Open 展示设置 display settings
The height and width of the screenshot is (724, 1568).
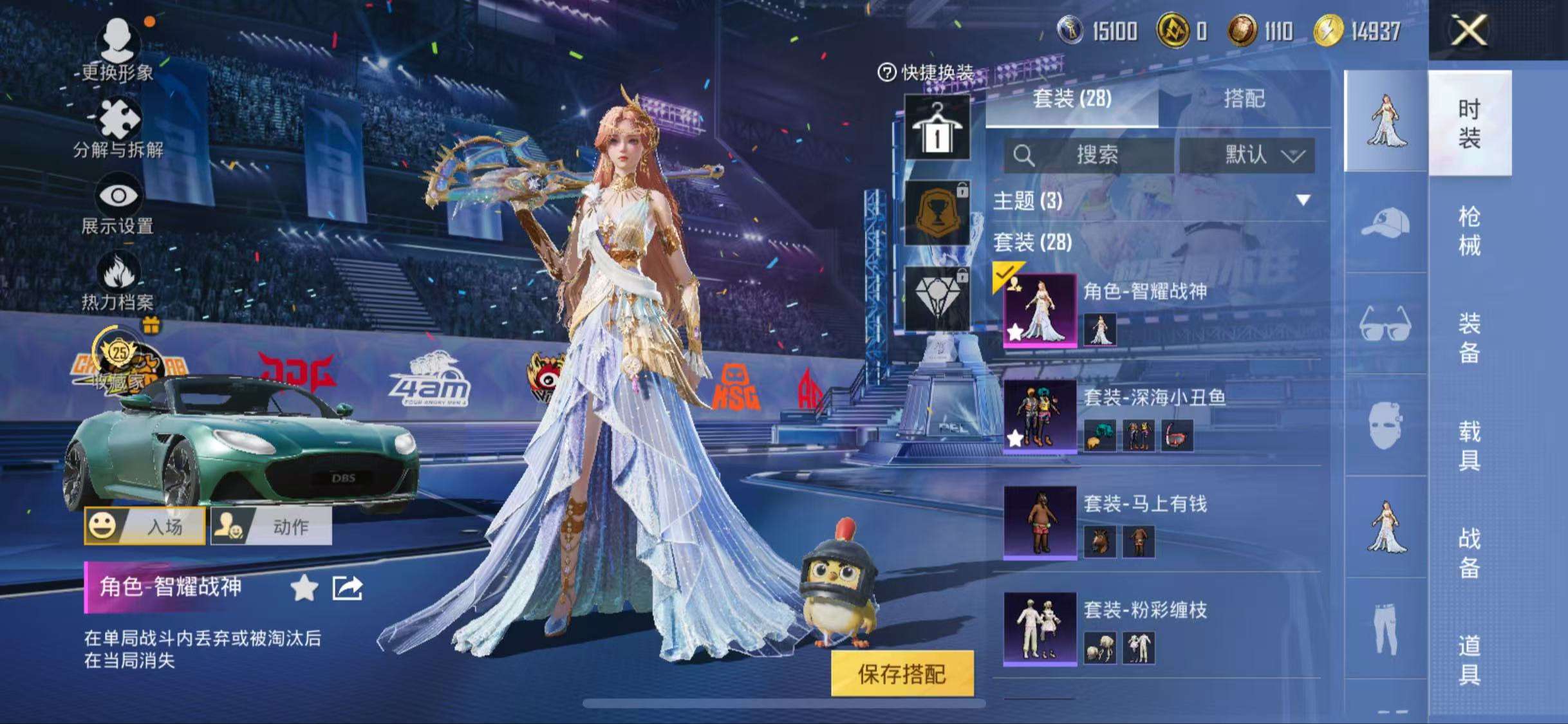[x=118, y=205]
